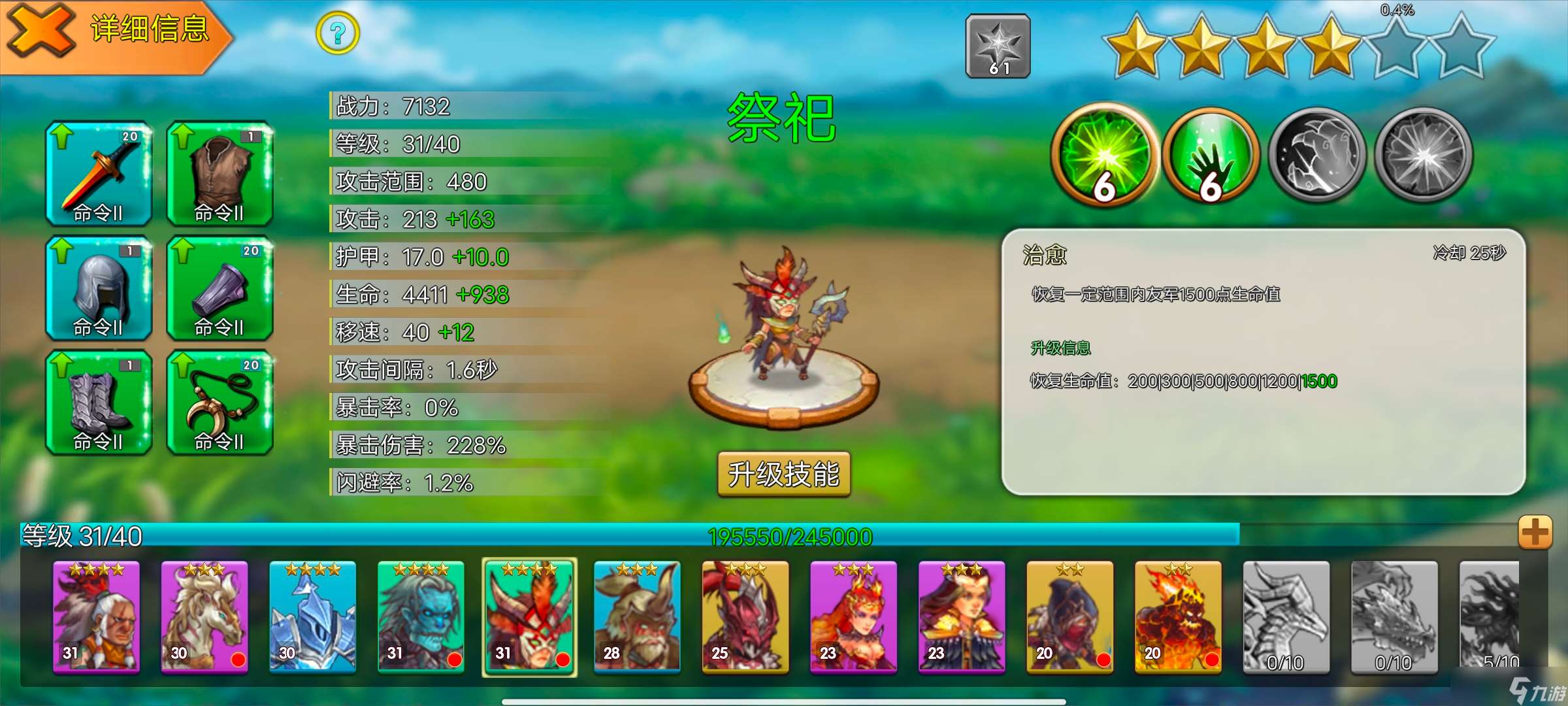Open the shuriken badge showing 61
The image size is (1568, 706).
click(998, 46)
